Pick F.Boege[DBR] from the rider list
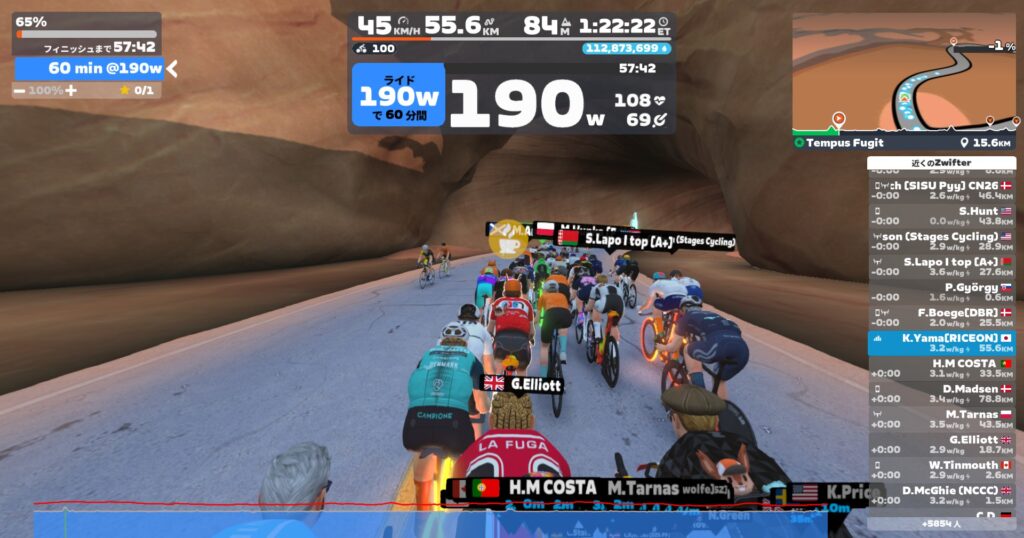The image size is (1024, 538). pyautogui.click(x=941, y=317)
